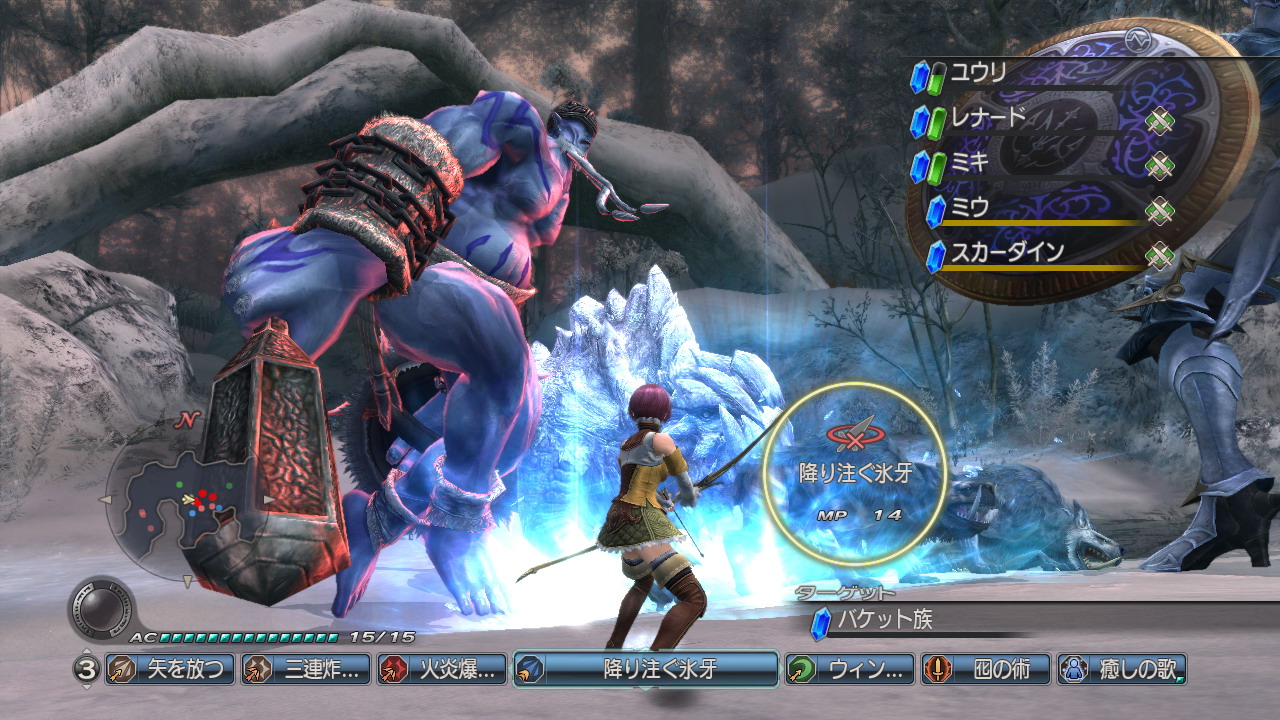
Task: Click the round action gauge orb
Action: (x=101, y=610)
